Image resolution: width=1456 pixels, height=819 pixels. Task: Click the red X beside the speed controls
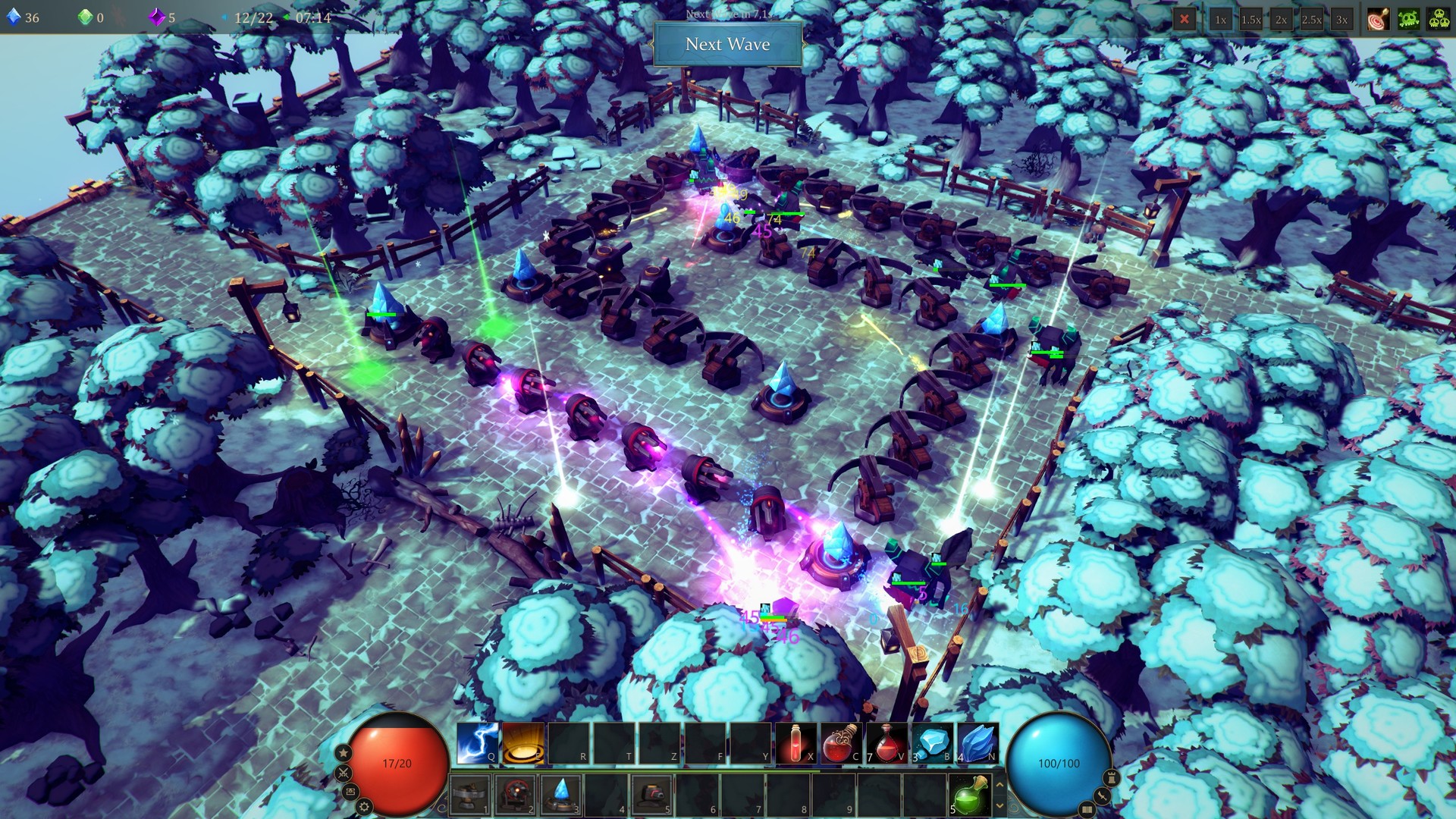click(1185, 20)
